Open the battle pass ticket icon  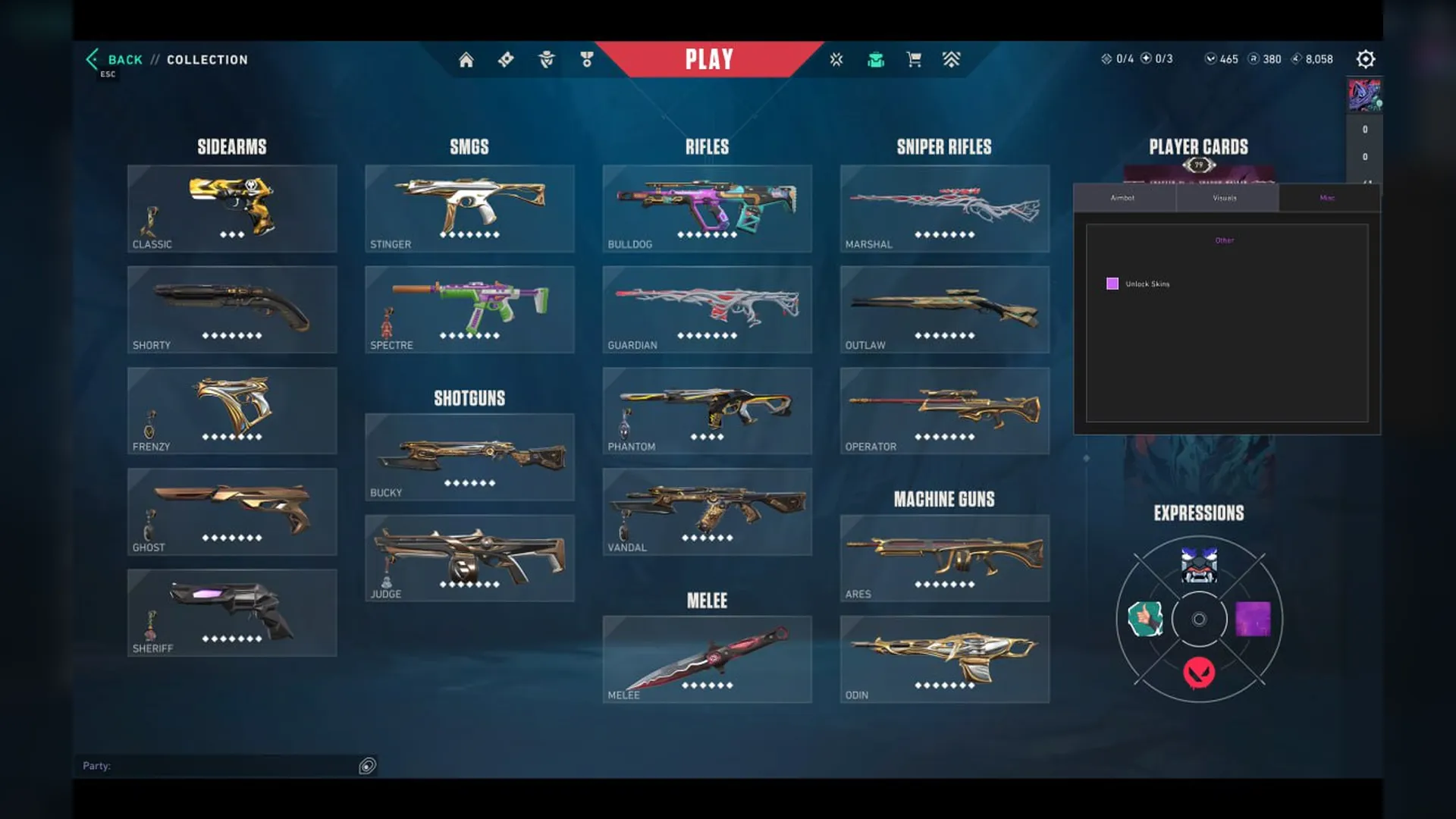tap(506, 59)
